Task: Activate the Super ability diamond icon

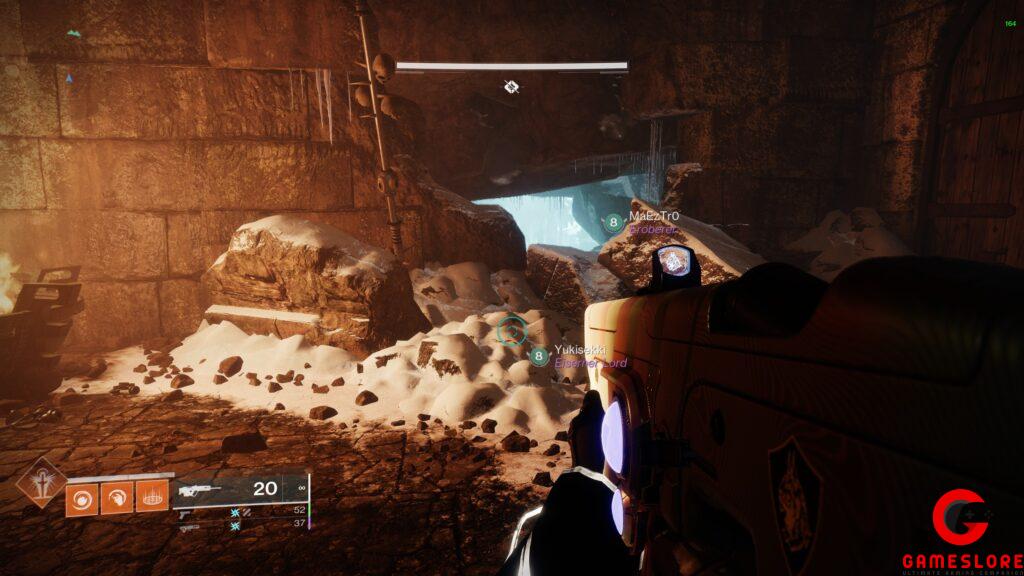Action: click(x=42, y=481)
